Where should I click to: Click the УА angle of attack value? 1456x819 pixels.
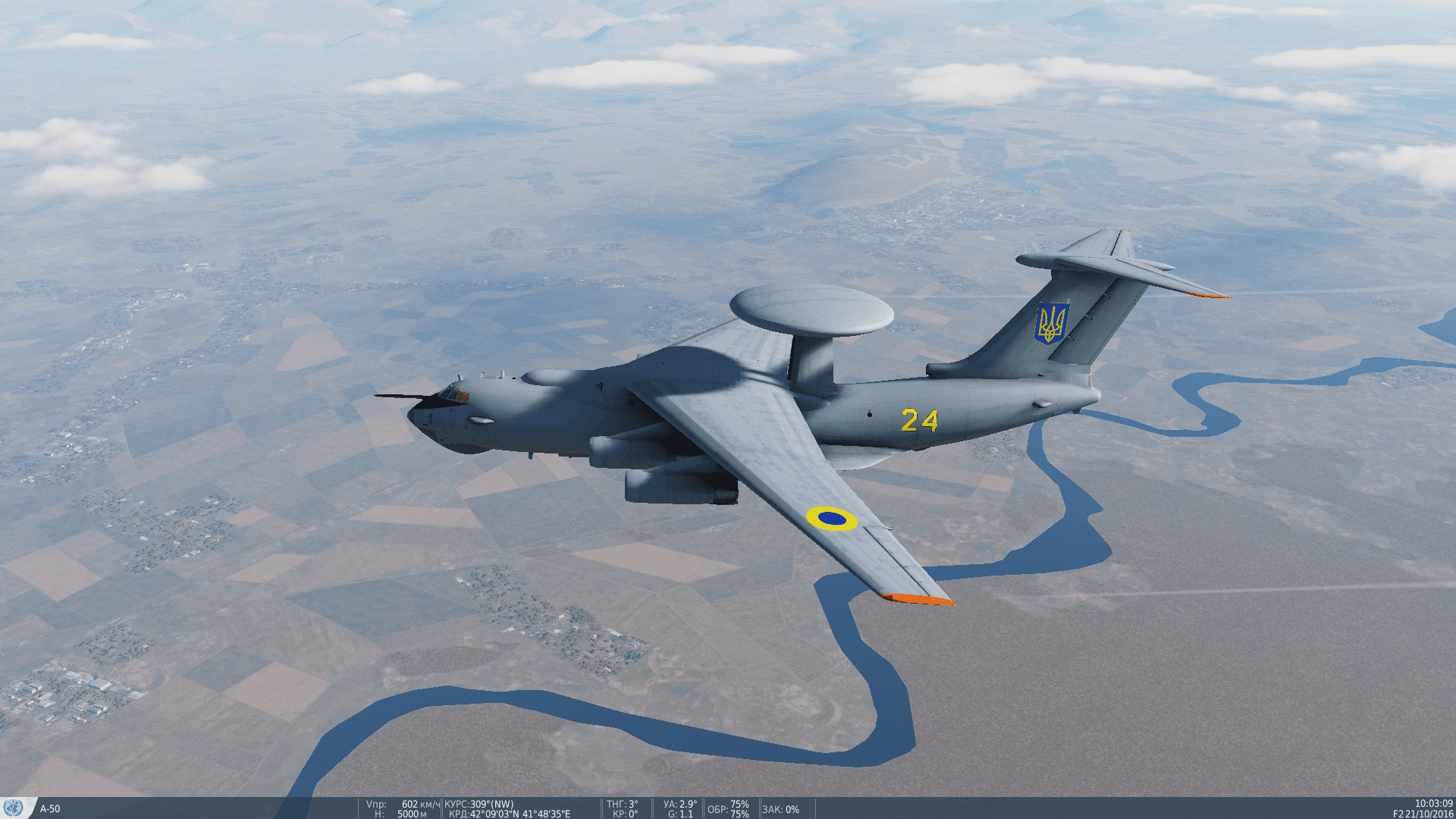tap(679, 802)
